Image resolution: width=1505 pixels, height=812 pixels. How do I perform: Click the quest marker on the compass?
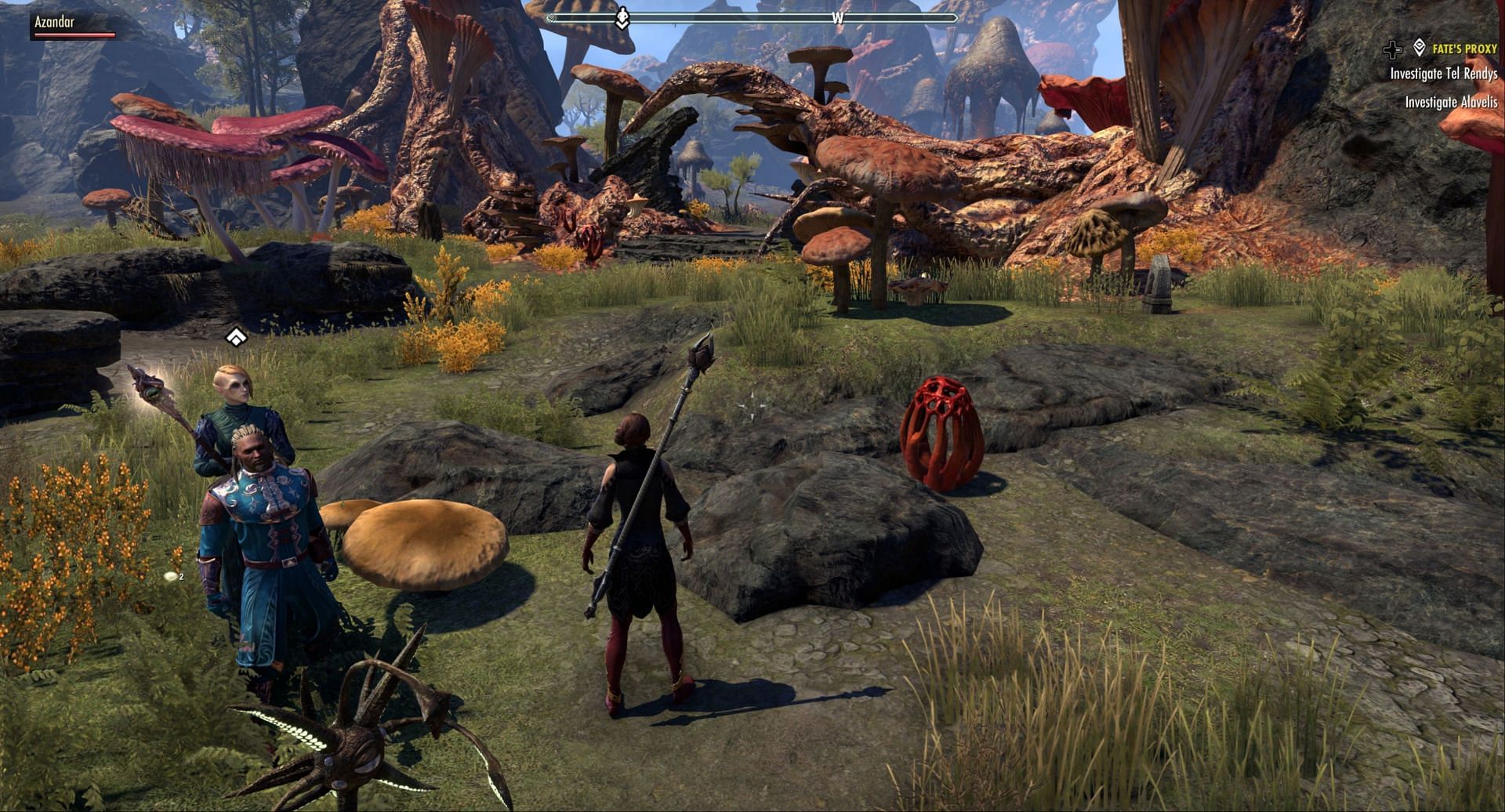(x=622, y=18)
